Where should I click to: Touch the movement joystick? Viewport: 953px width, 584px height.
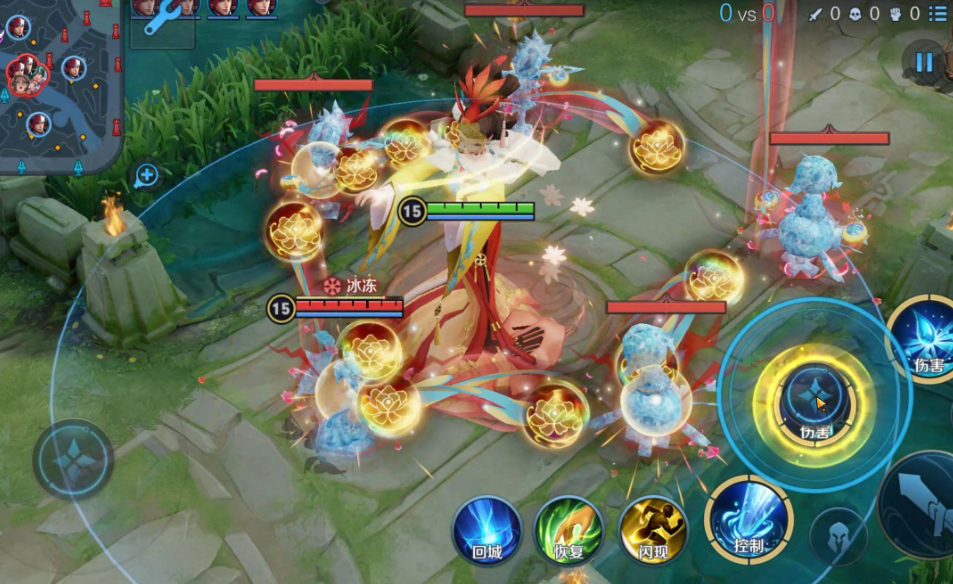[x=73, y=460]
